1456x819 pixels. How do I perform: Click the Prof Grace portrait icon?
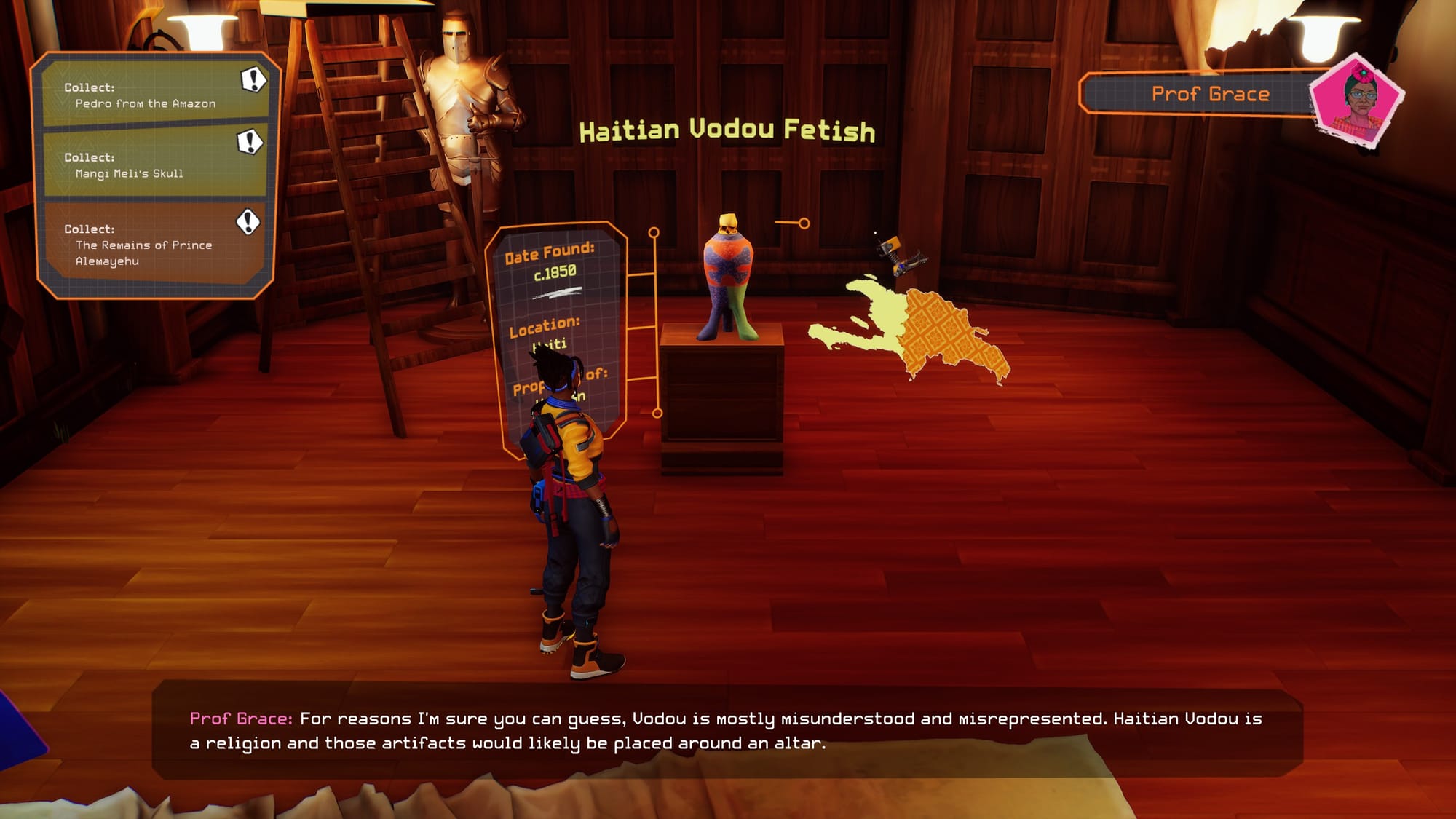1357,102
